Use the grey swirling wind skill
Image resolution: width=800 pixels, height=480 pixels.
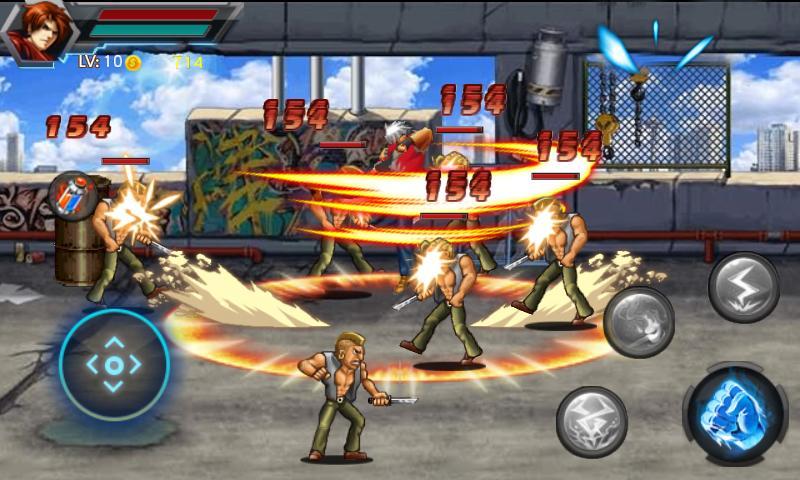point(639,322)
